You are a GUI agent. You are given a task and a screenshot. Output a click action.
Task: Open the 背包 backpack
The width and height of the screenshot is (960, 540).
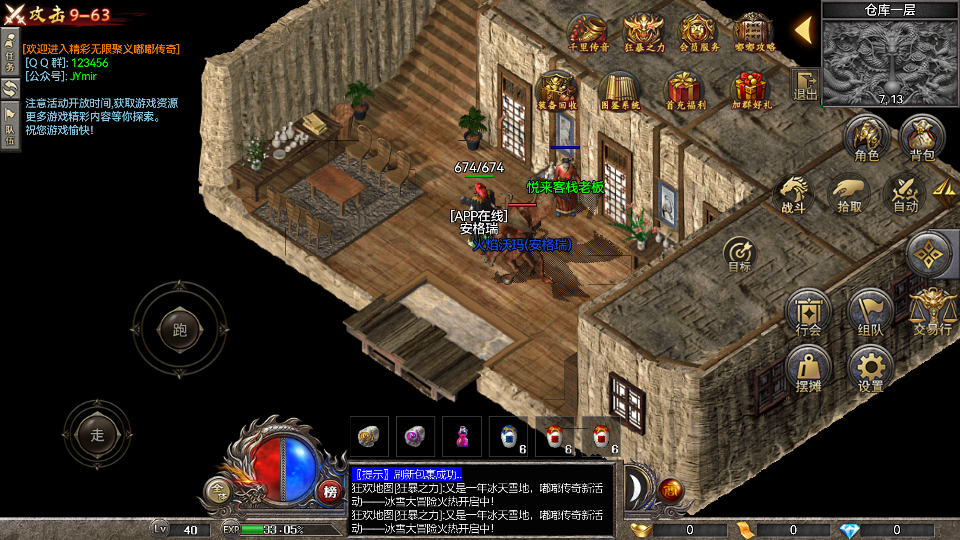click(x=921, y=139)
